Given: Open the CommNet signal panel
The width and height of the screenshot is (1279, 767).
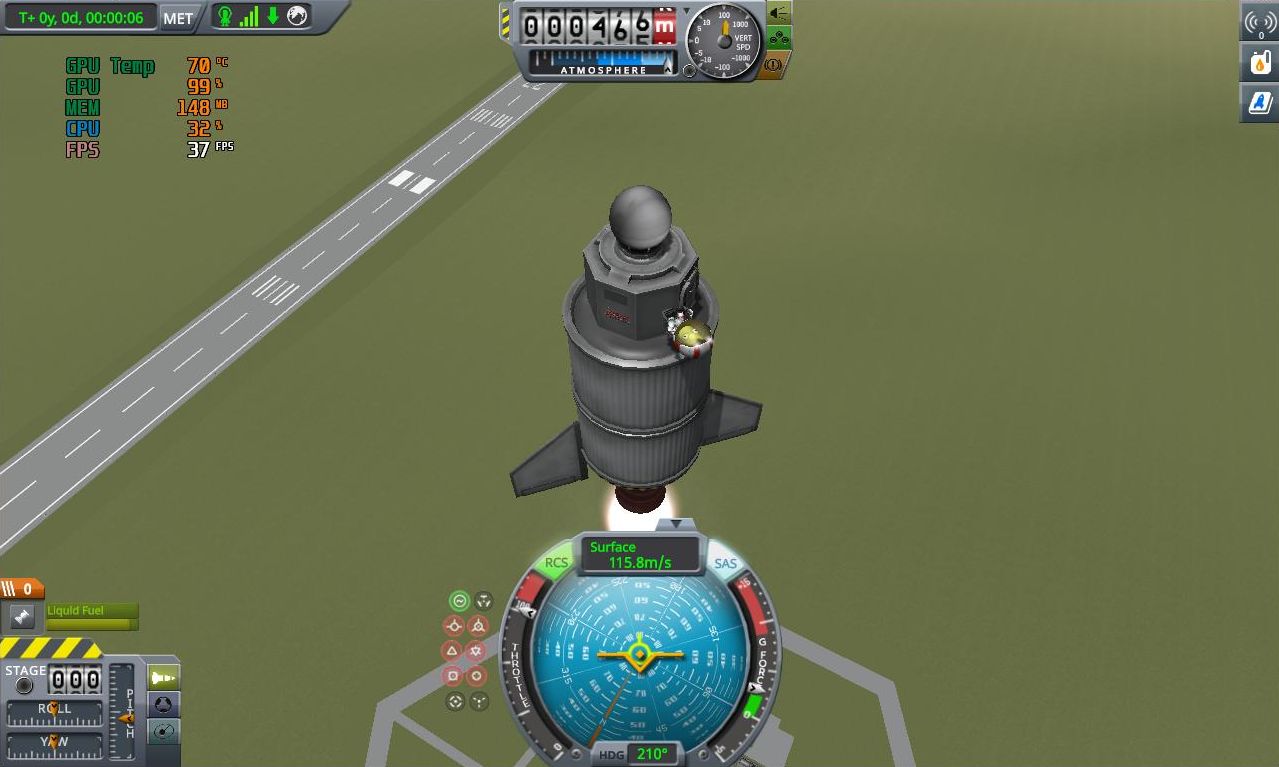Looking at the screenshot, I should point(1260,24).
